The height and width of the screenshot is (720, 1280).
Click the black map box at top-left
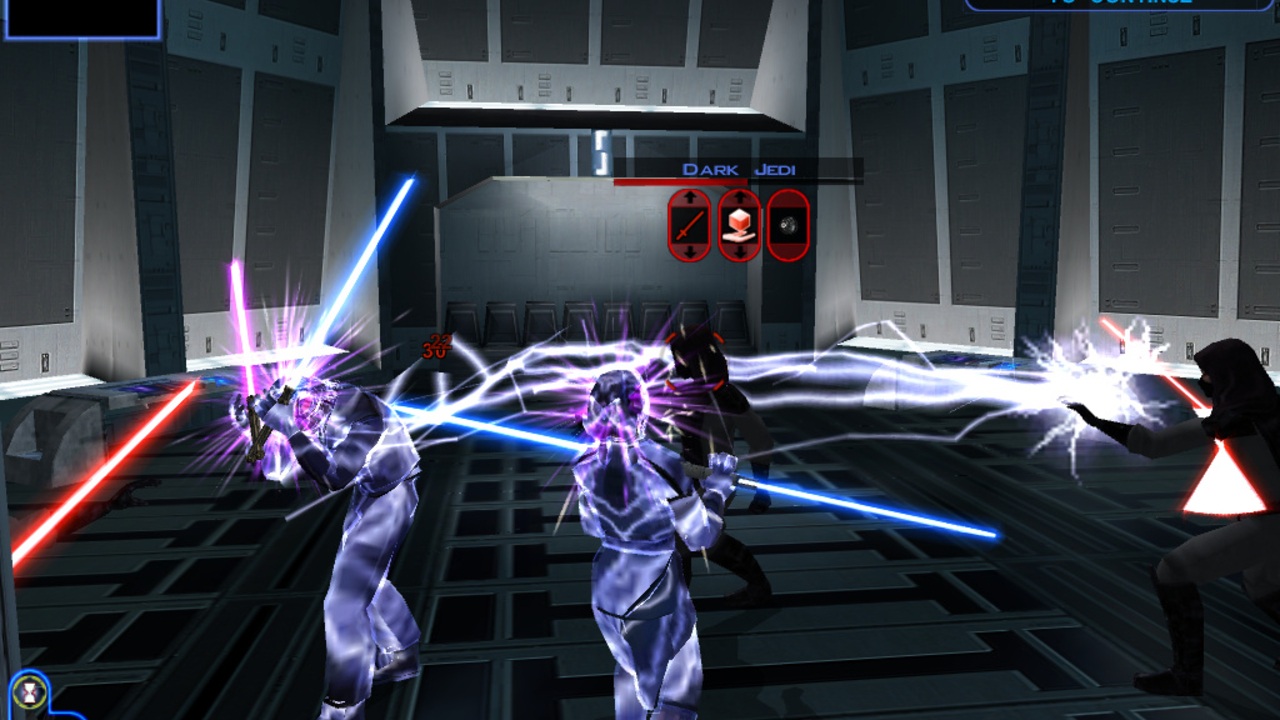[80, 18]
